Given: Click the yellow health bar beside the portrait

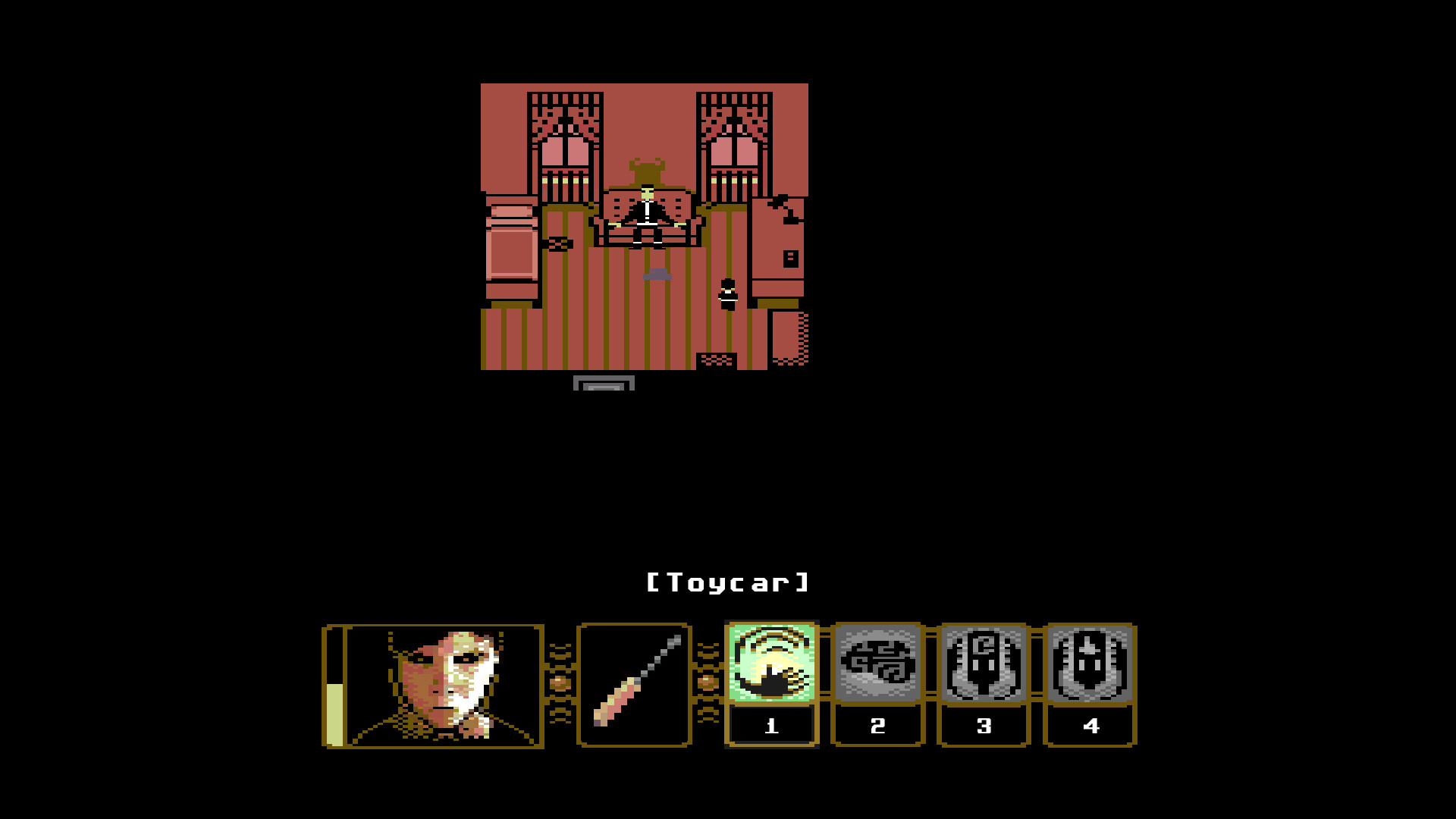Looking at the screenshot, I should pos(334,713).
